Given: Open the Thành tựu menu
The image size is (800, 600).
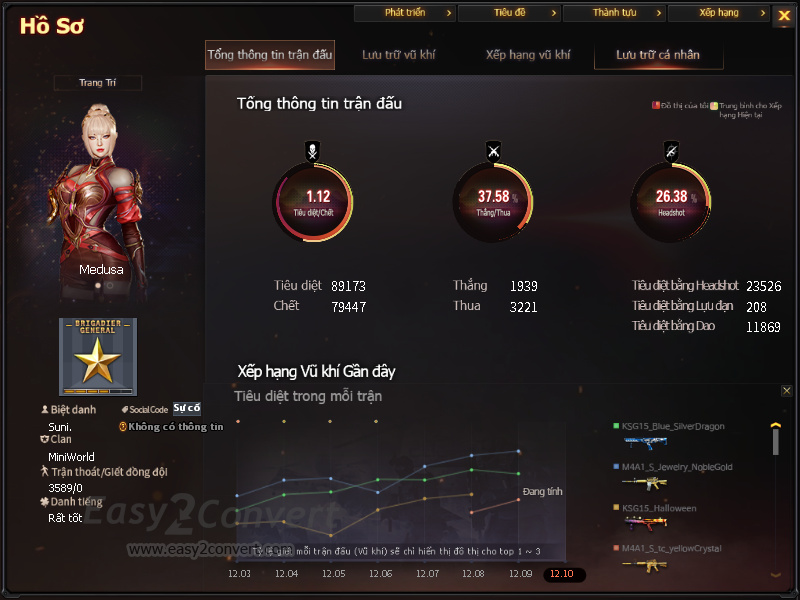Looking at the screenshot, I should point(614,13).
